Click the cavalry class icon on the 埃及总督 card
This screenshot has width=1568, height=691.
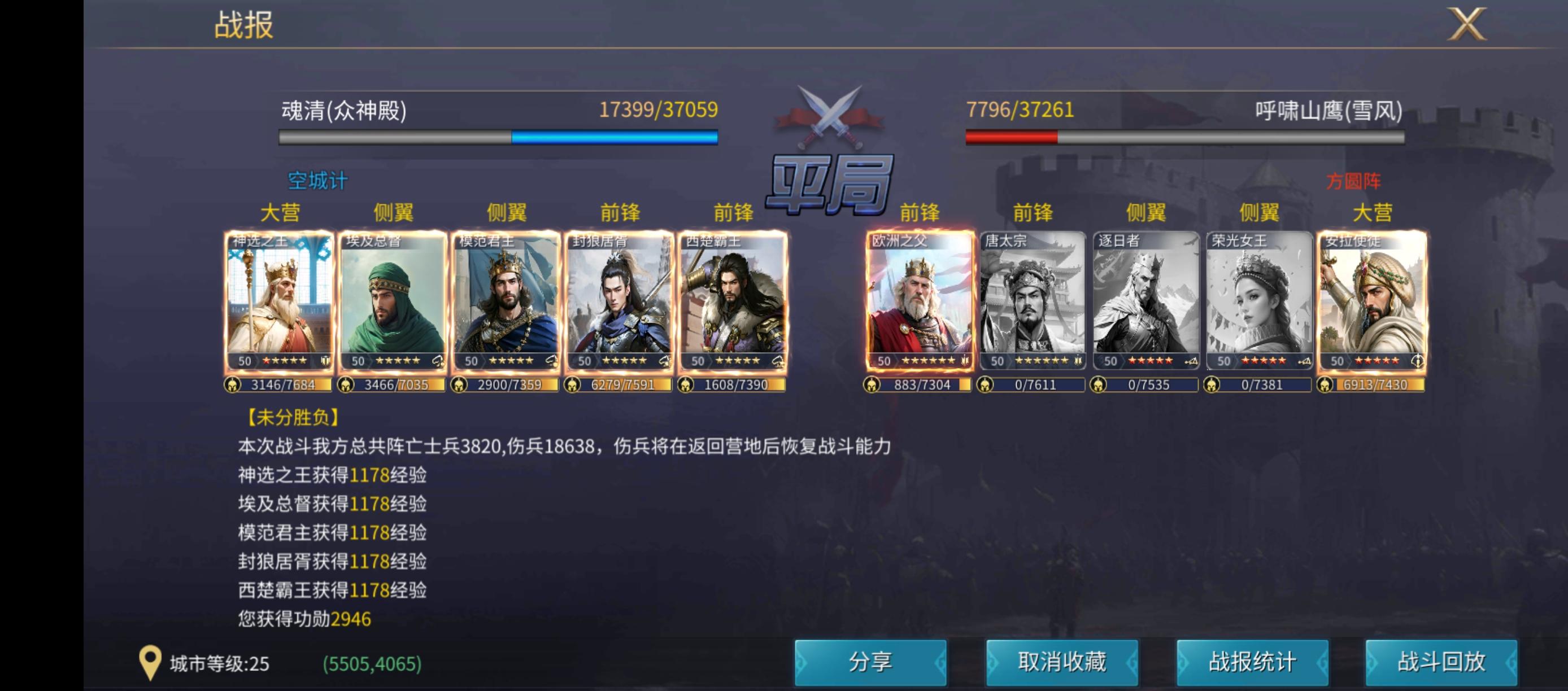[x=438, y=361]
